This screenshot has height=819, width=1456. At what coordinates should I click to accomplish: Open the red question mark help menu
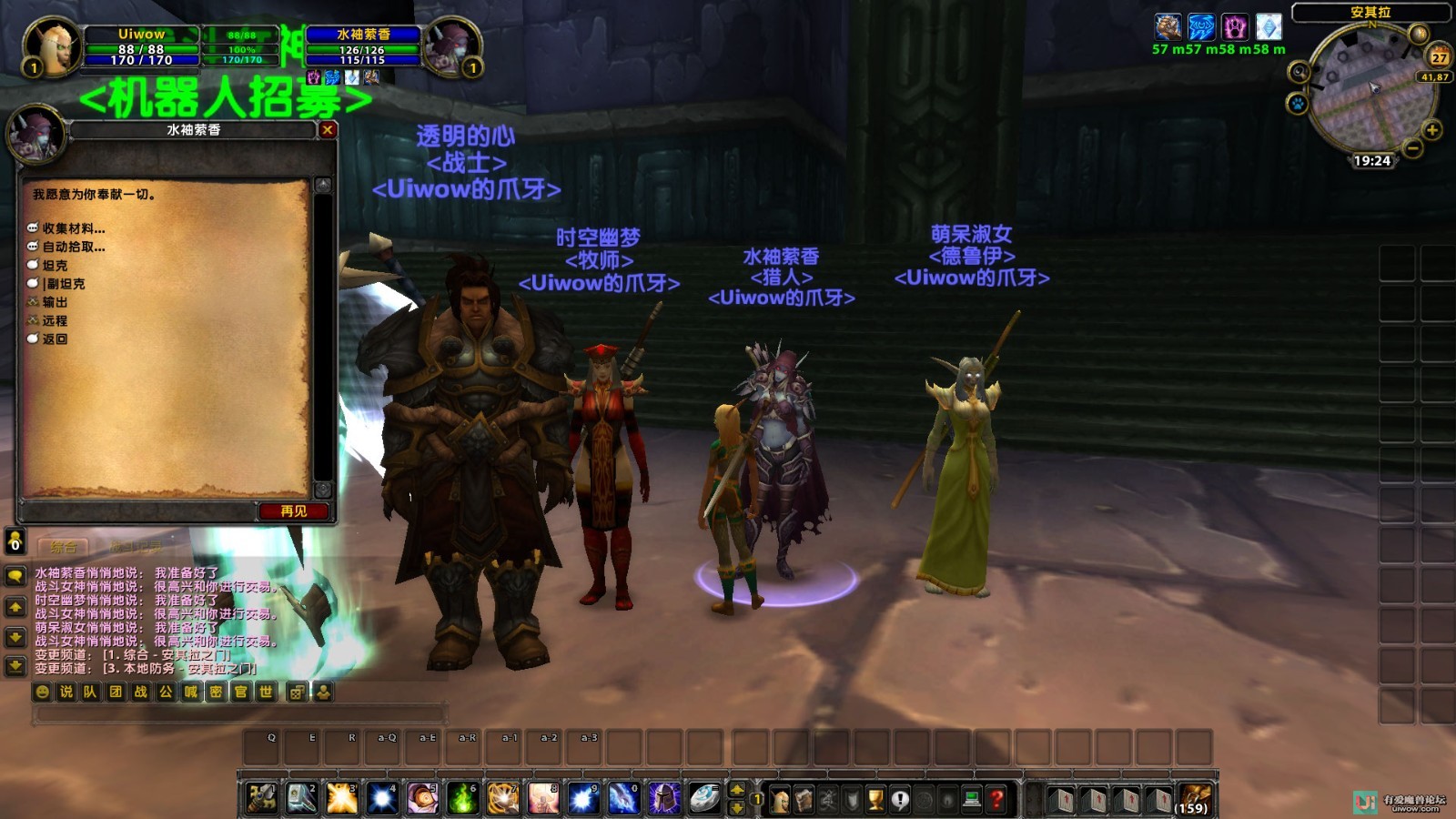996,799
